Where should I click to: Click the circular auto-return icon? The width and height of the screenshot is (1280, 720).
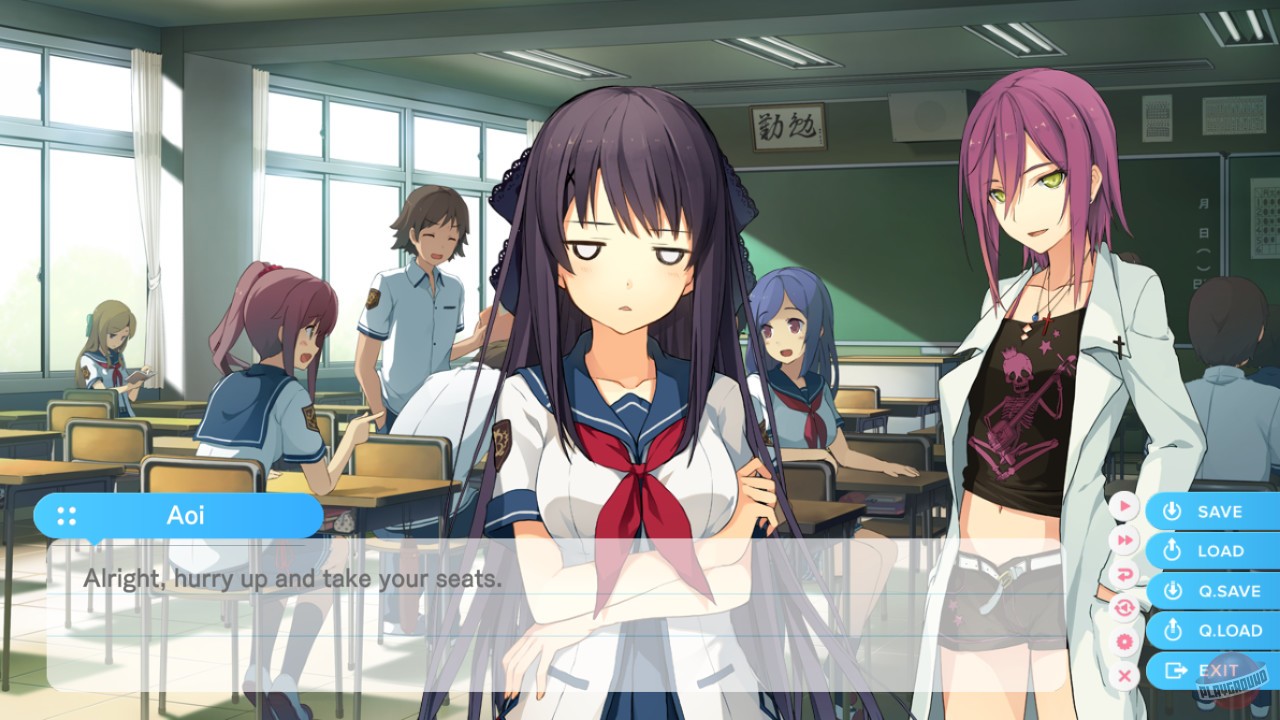coord(1123,606)
